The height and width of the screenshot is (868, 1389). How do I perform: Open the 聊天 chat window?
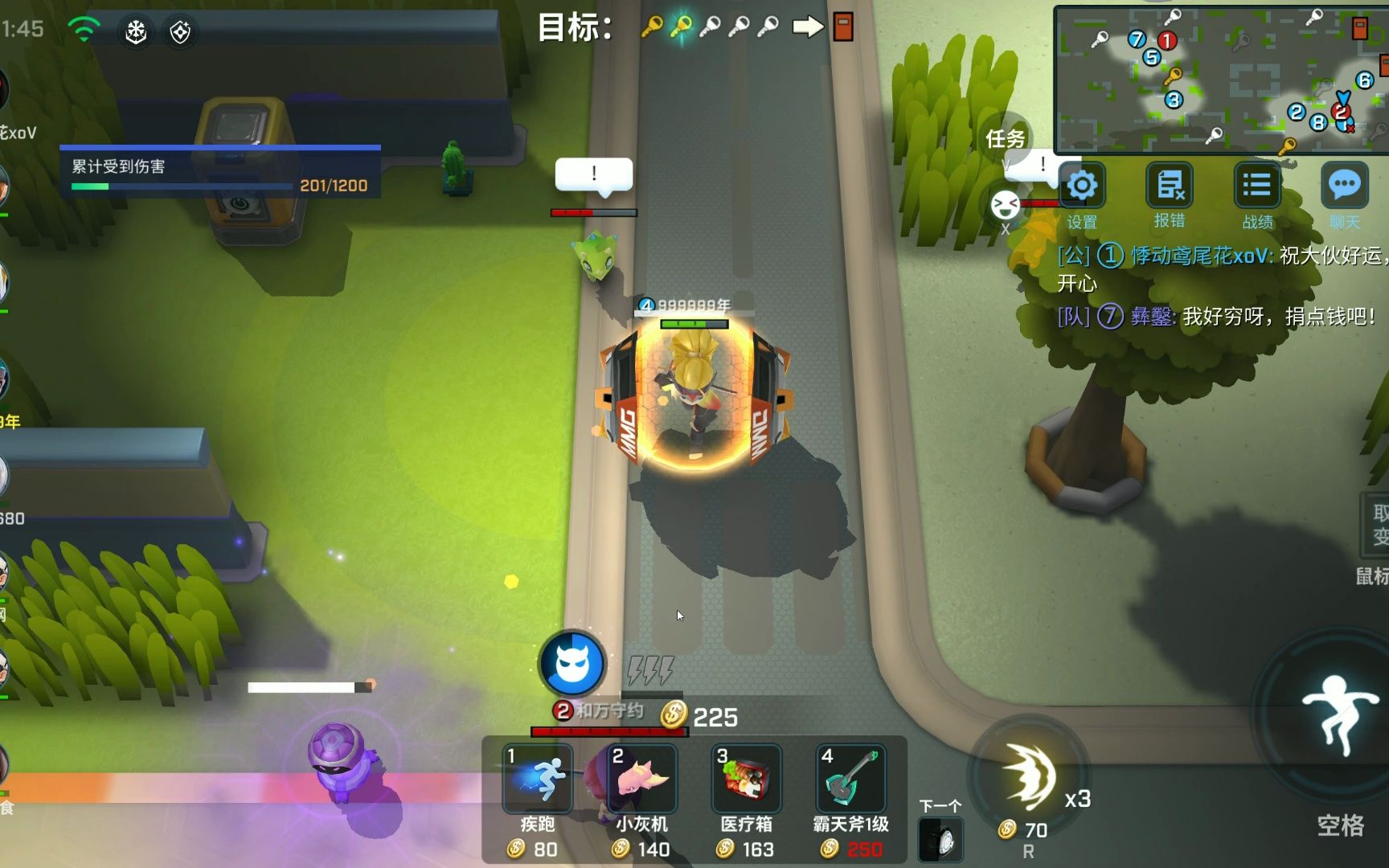click(x=1344, y=186)
